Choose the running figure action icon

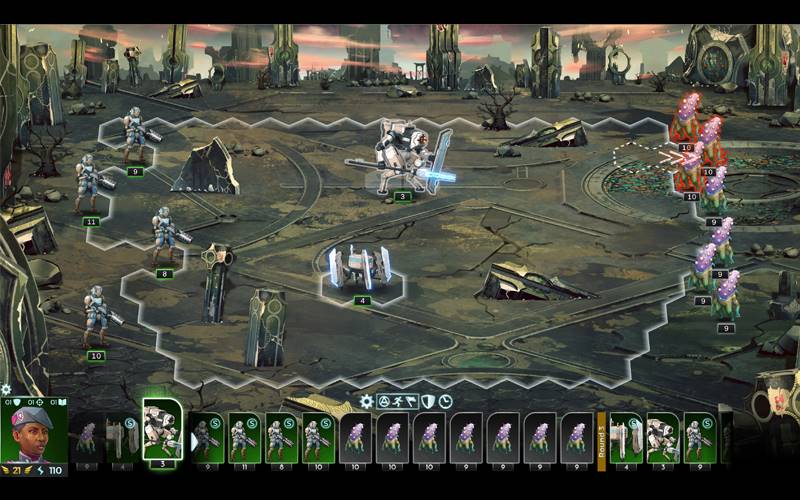tap(398, 402)
